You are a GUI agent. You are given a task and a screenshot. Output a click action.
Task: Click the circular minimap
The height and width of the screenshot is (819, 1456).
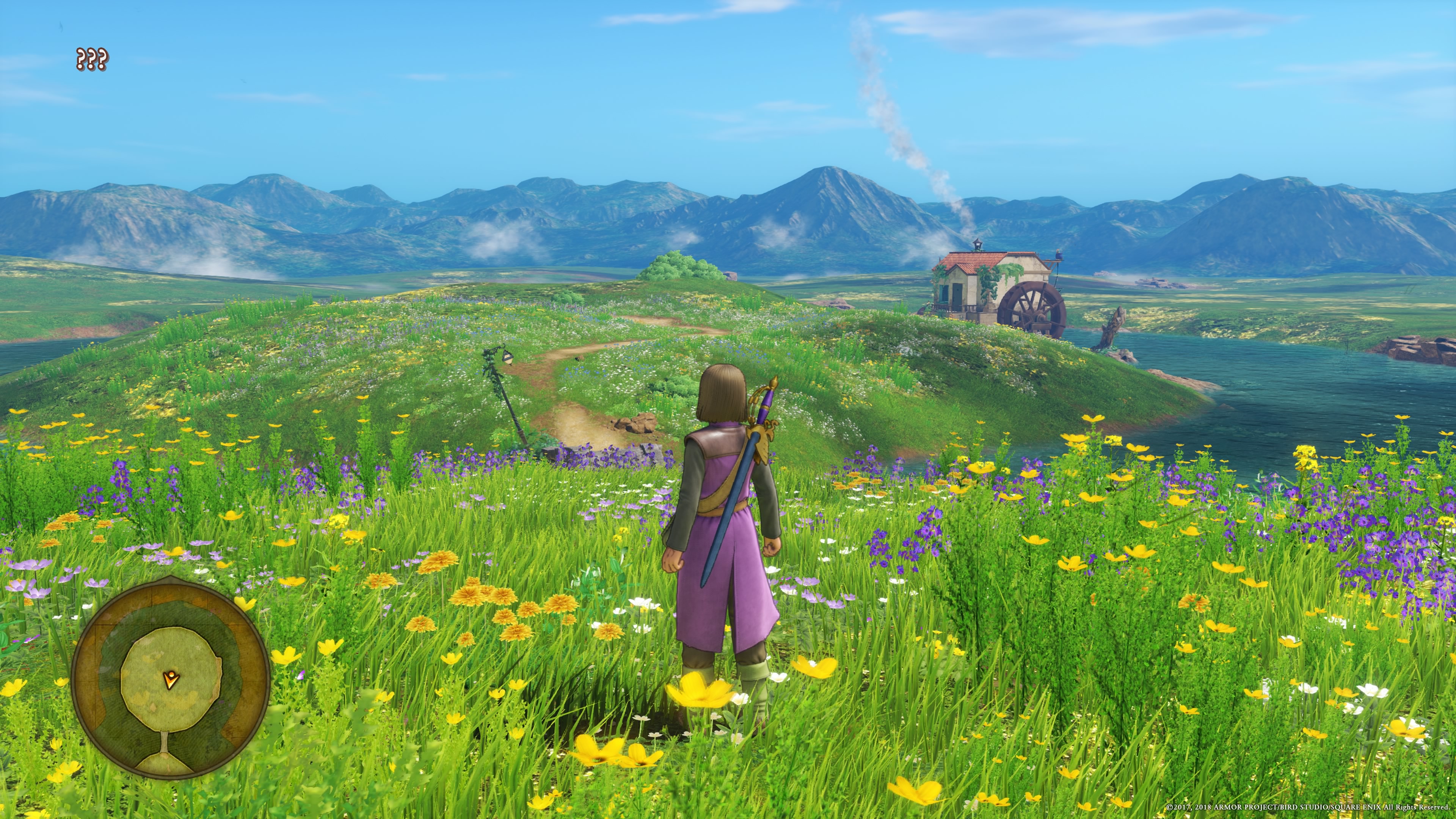pyautogui.click(x=170, y=678)
